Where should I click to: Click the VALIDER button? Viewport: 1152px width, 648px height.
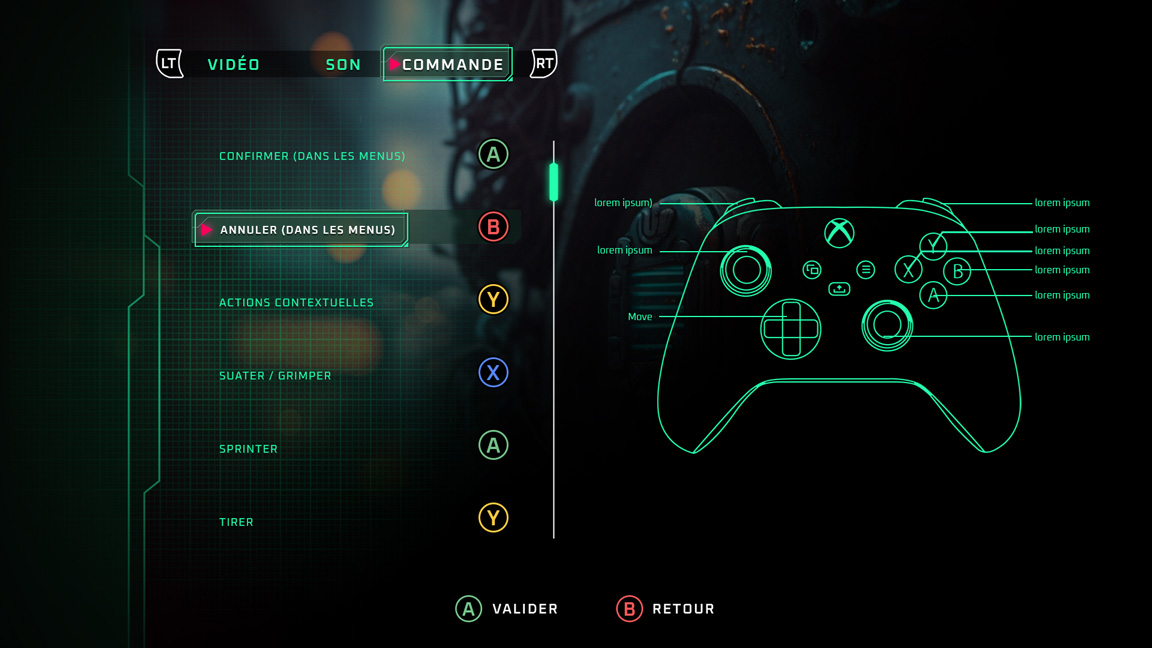[x=507, y=609]
